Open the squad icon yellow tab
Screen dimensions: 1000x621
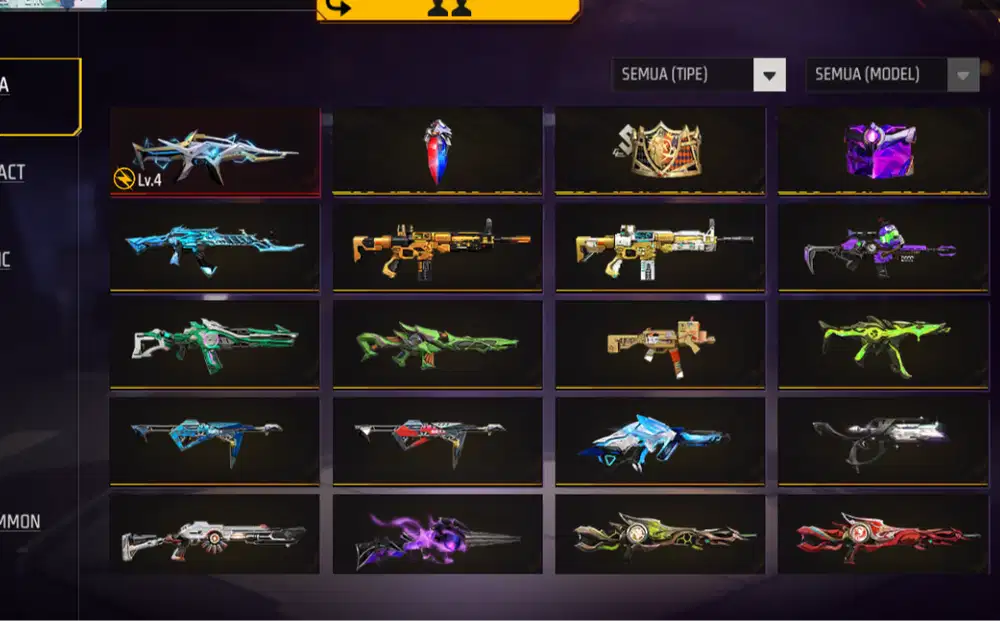[448, 9]
